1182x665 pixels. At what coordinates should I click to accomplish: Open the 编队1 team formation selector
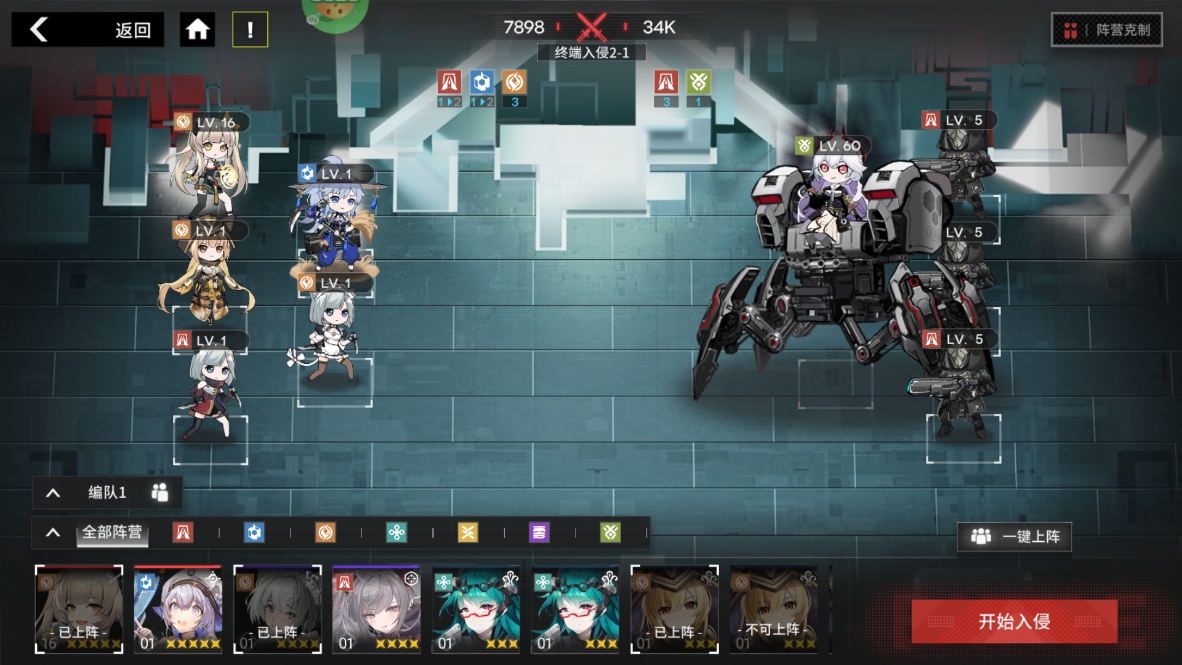pos(108,492)
